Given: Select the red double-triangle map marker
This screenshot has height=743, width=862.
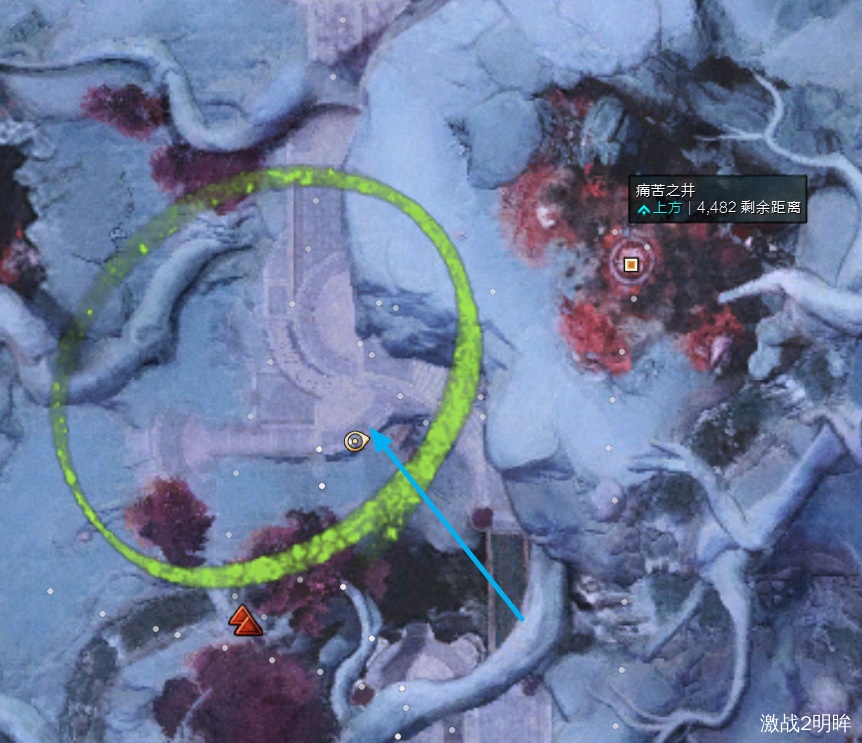Looking at the screenshot, I should click(x=244, y=621).
